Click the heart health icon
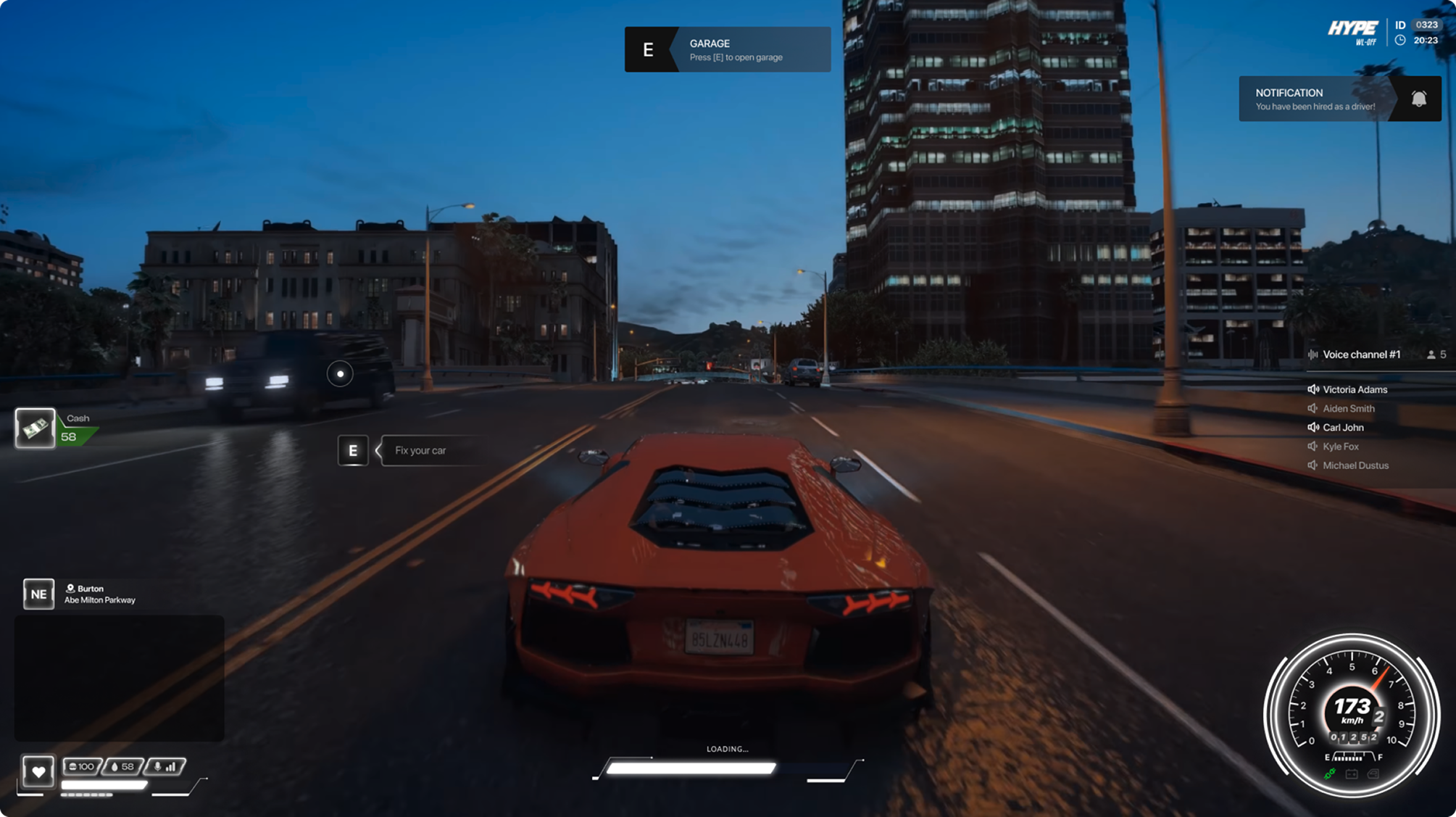Viewport: 1456px width, 817px height. (x=38, y=771)
